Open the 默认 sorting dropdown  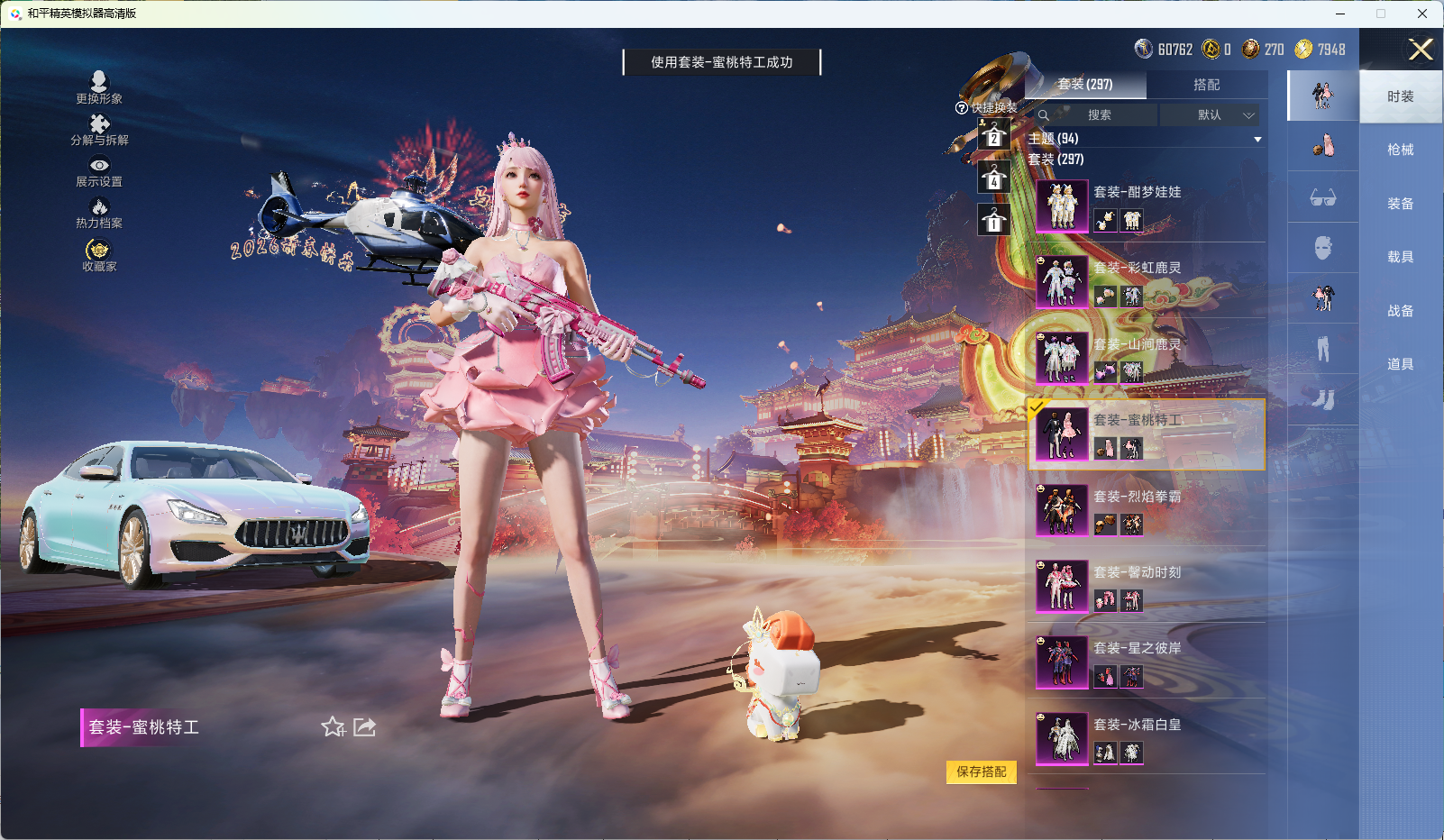[x=1212, y=115]
